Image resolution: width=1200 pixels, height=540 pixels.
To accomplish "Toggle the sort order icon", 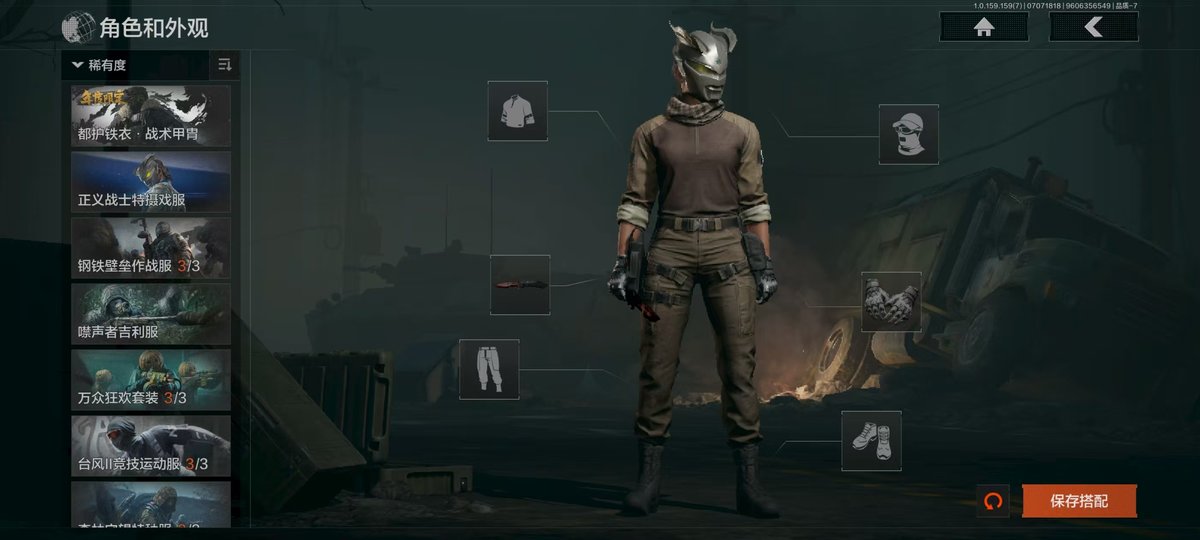I will click(225, 66).
